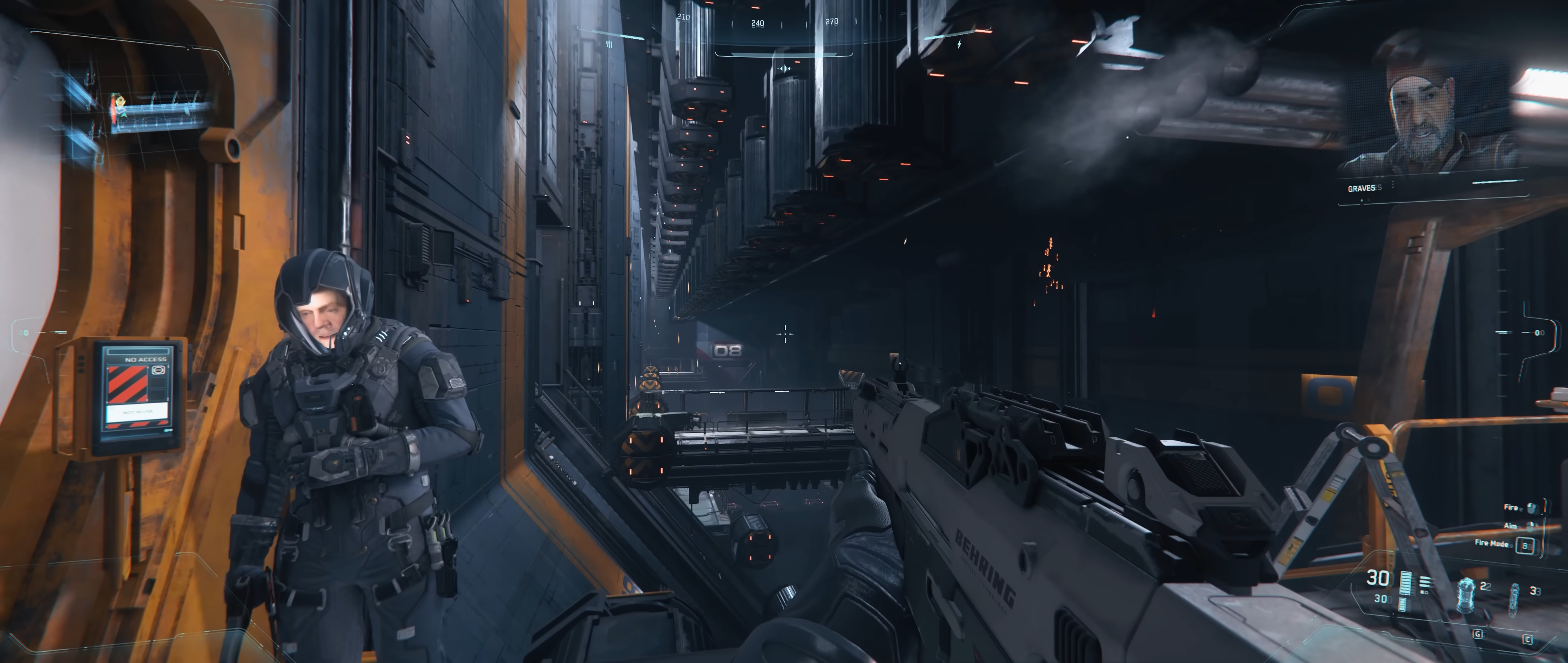Click the B key icon for Fire Mode

1526,546
